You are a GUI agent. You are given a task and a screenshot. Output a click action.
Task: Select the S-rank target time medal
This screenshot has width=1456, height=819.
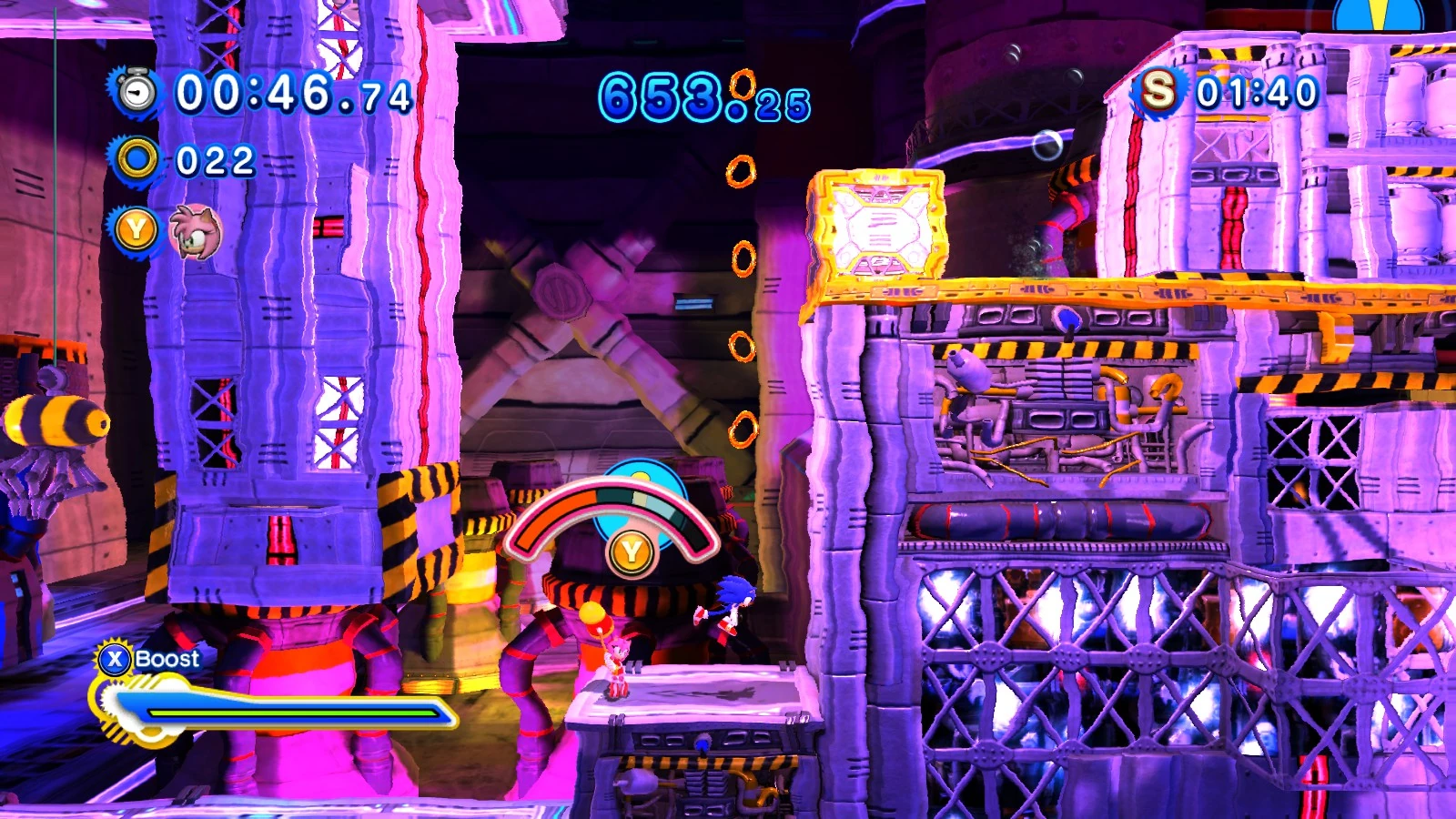[x=1158, y=91]
